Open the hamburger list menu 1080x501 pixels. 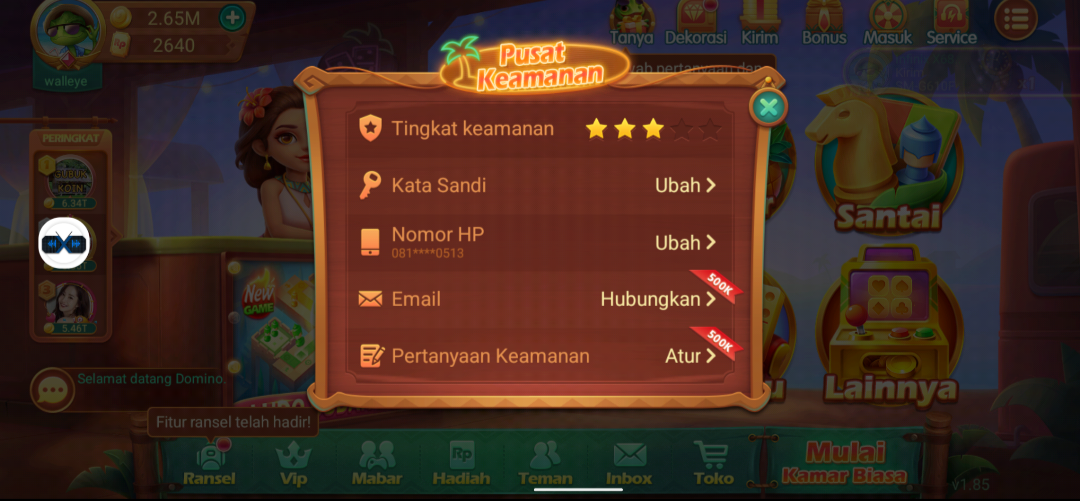coord(1016,19)
